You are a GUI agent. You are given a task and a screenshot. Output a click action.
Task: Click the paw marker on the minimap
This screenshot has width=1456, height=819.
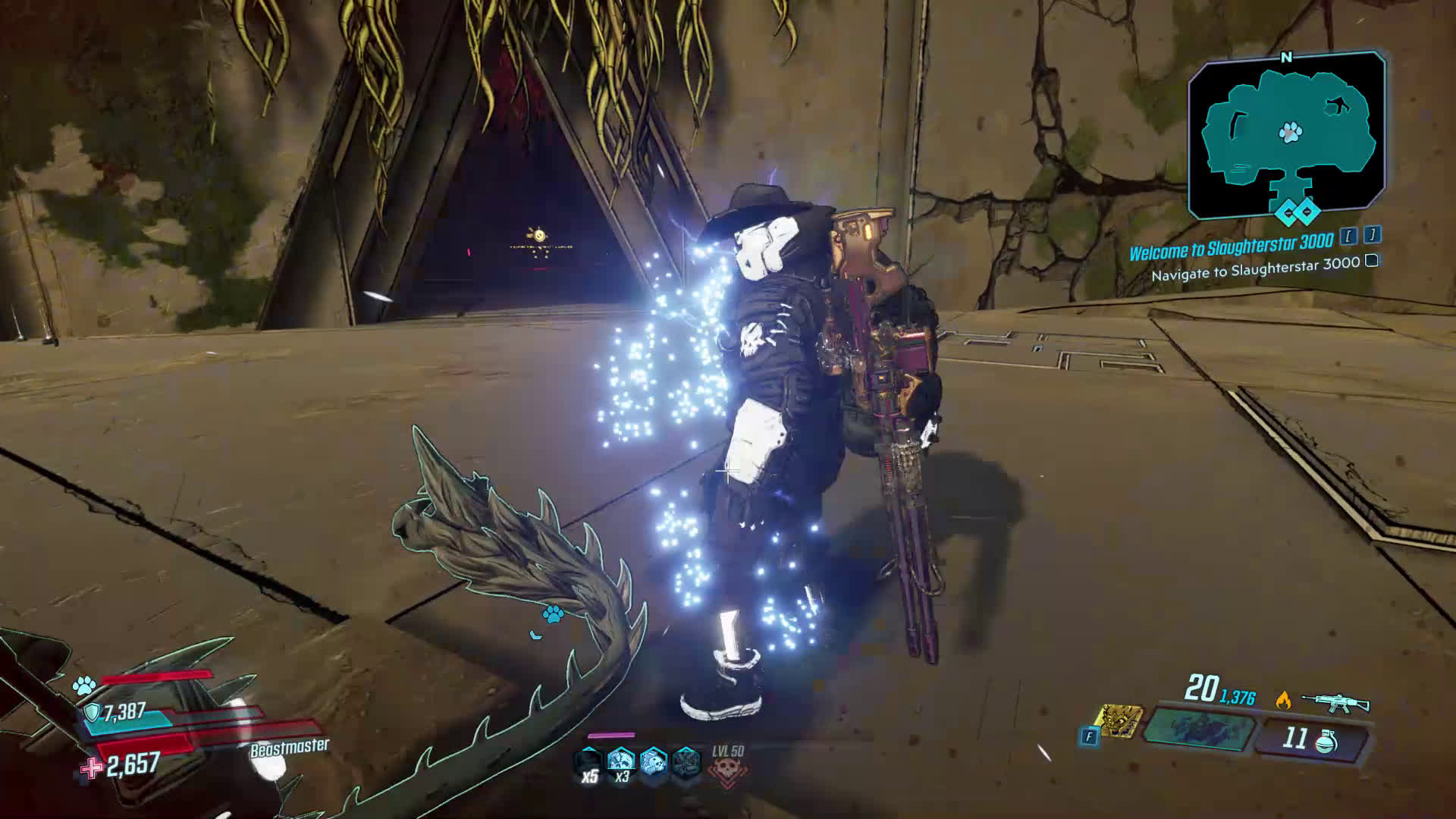click(x=1290, y=133)
